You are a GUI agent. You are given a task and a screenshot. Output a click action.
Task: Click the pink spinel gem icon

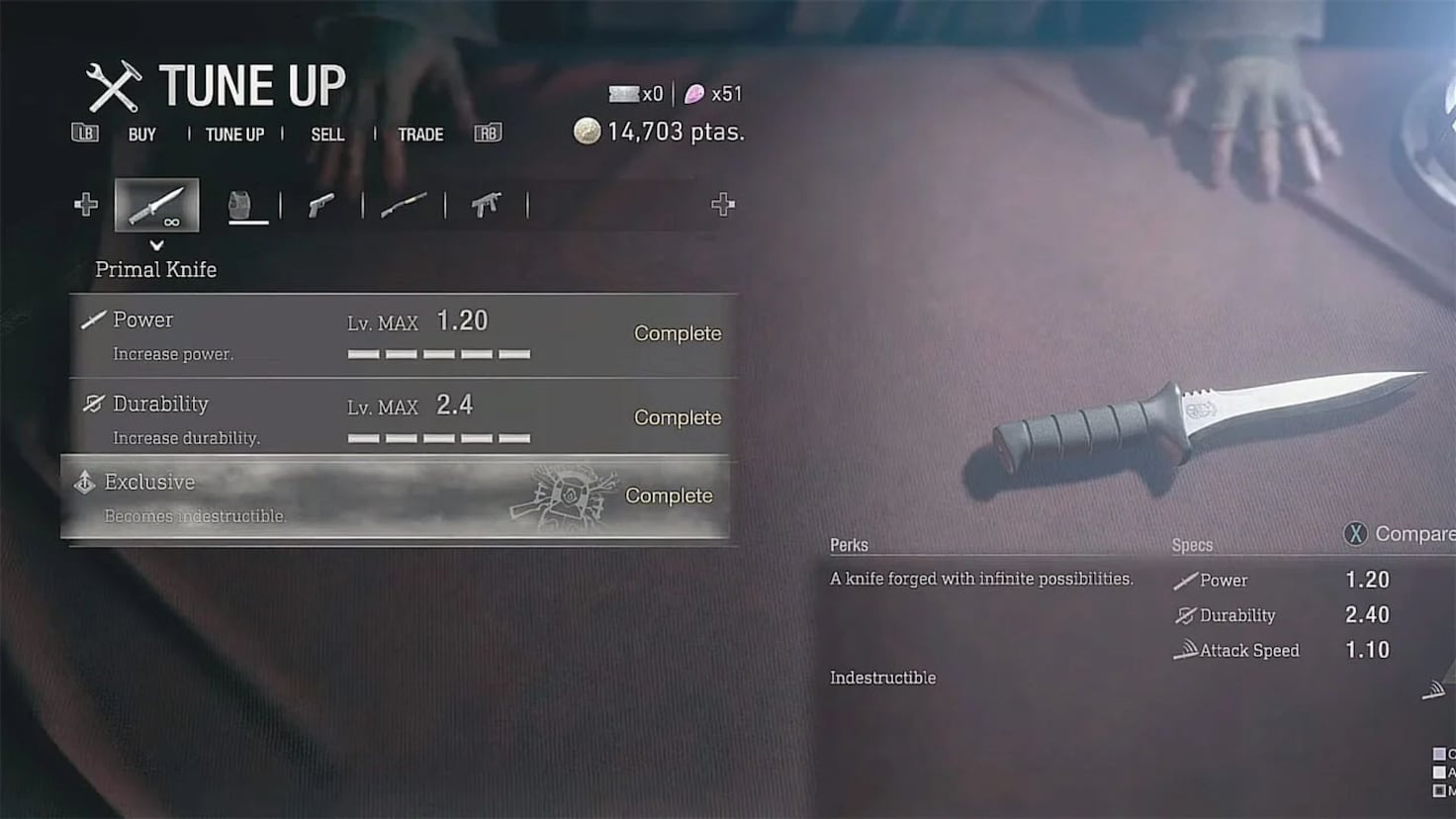695,93
